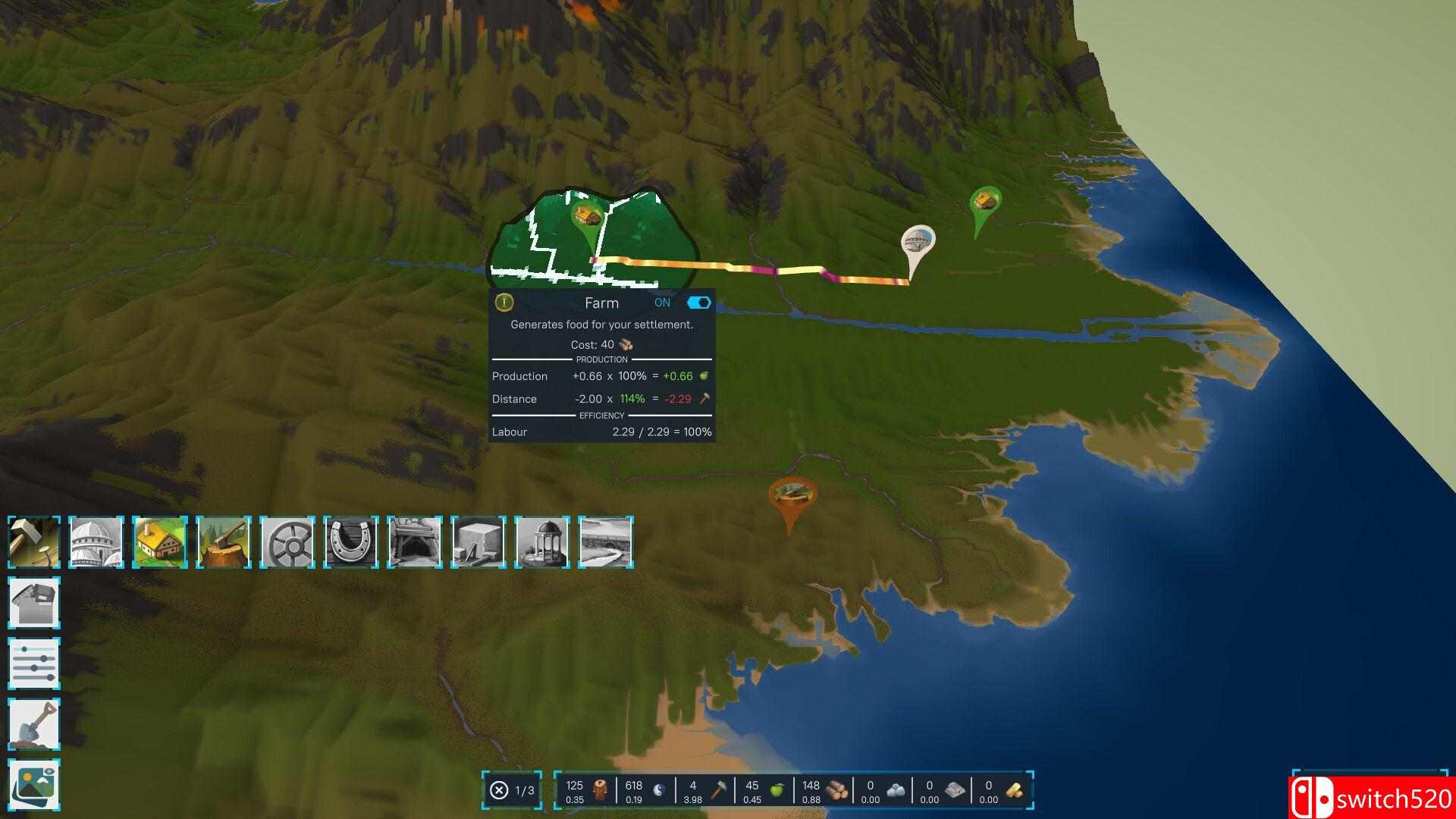1456x819 pixels.
Task: Select the axe-in-stump woodcutter building
Action: [x=224, y=541]
